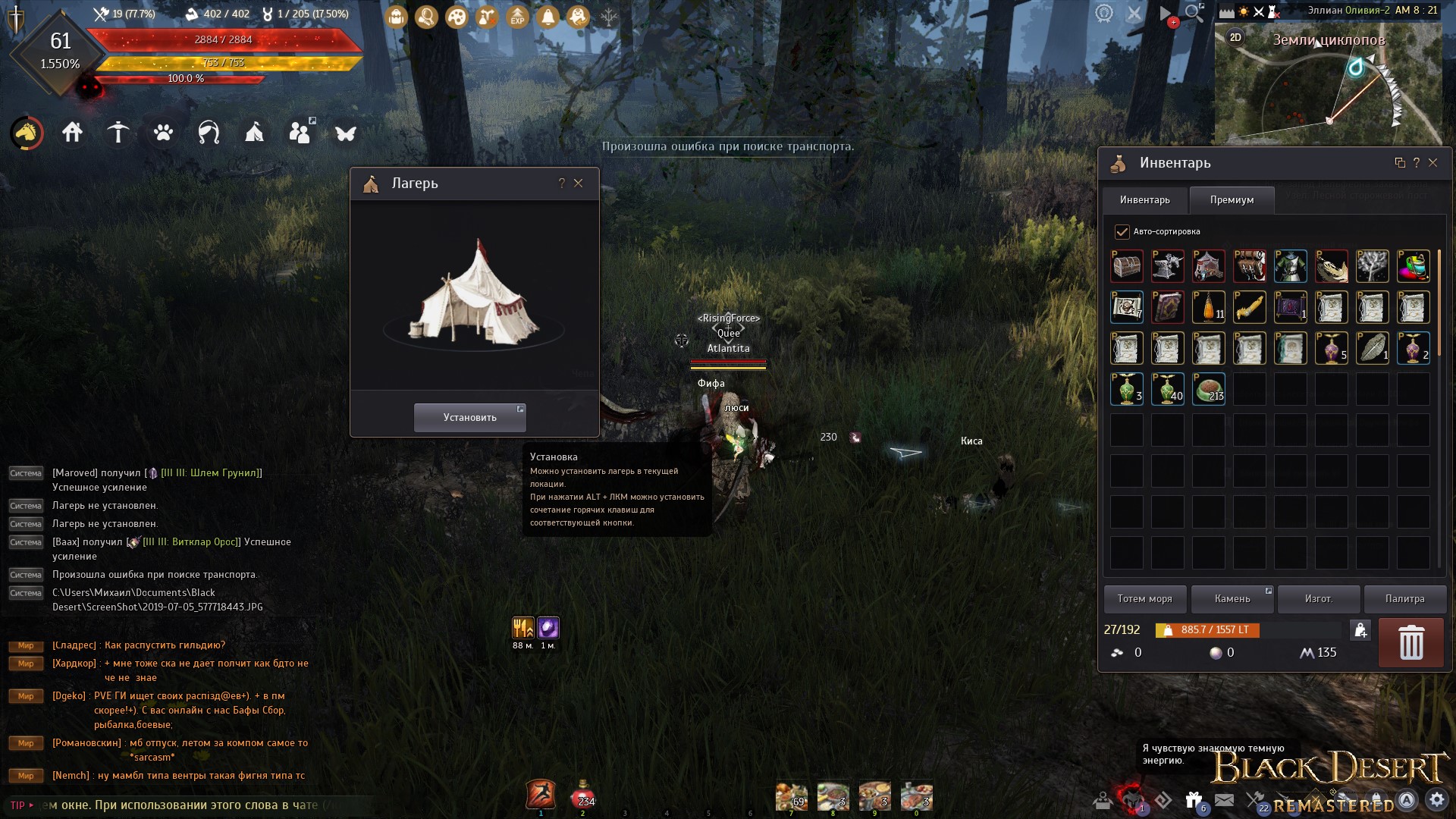Switch to the Инвентарь tab
The height and width of the screenshot is (819, 1456).
tap(1144, 199)
